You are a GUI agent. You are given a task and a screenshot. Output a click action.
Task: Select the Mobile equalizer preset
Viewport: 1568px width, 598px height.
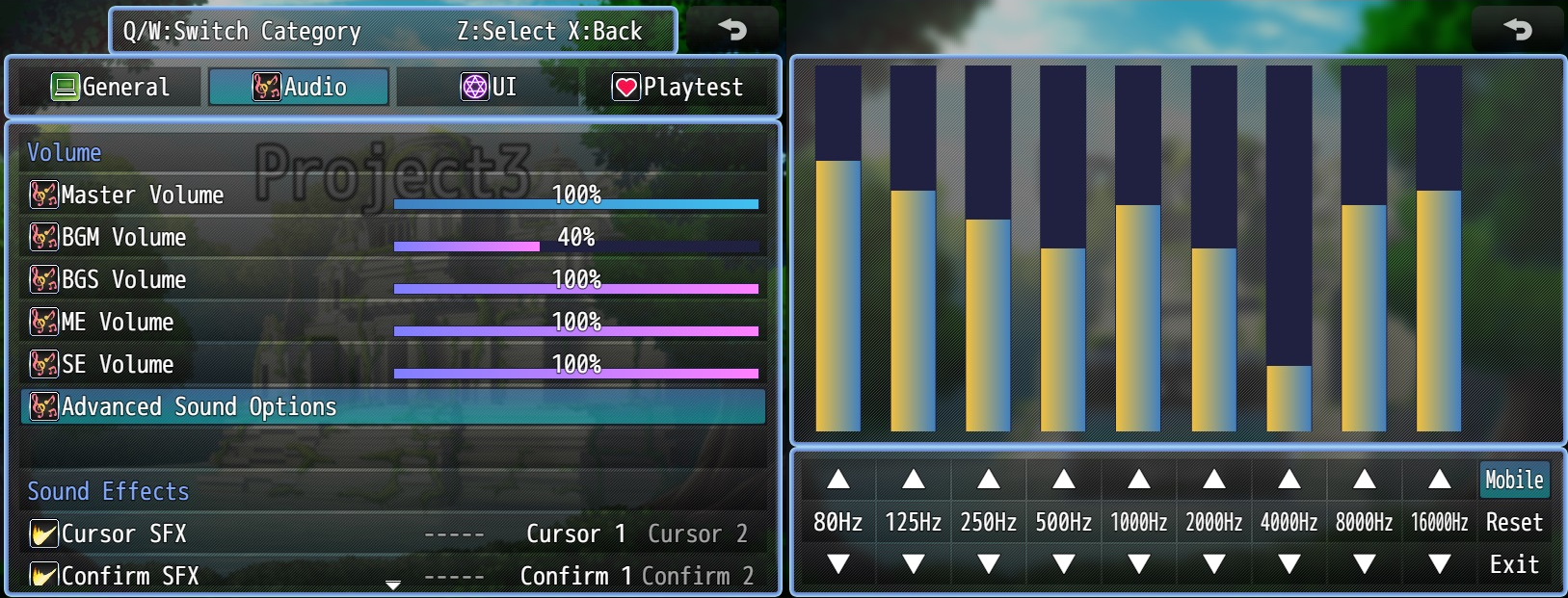1514,480
